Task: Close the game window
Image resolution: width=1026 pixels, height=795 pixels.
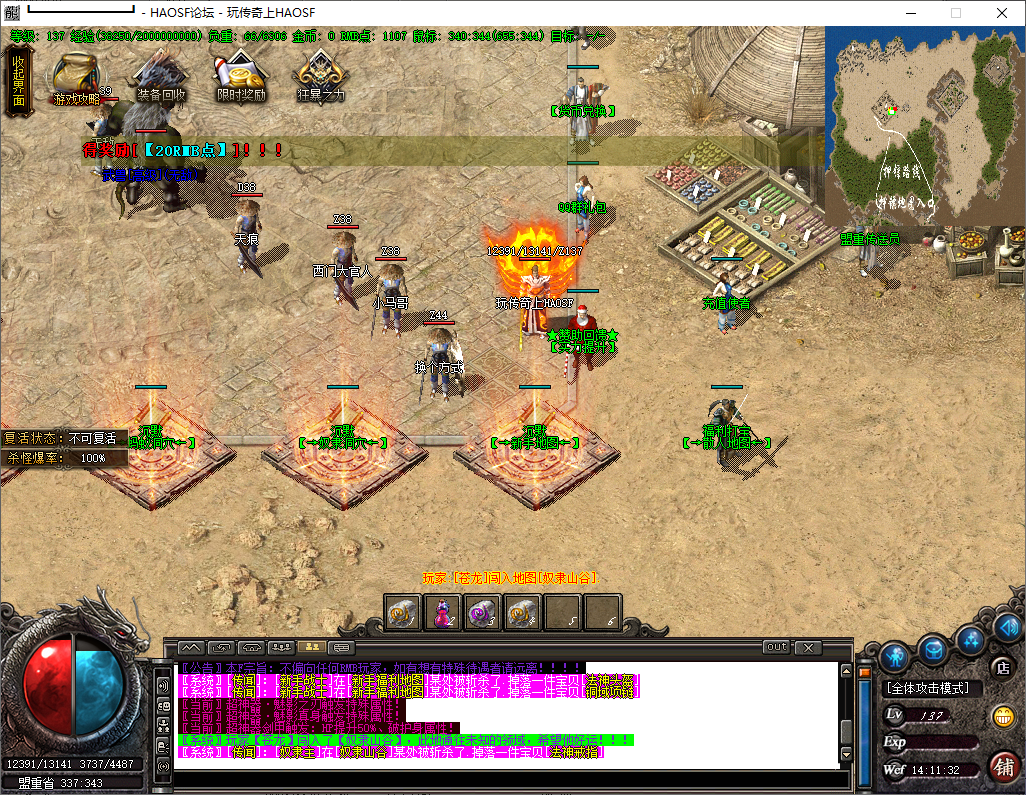Action: (x=1002, y=13)
